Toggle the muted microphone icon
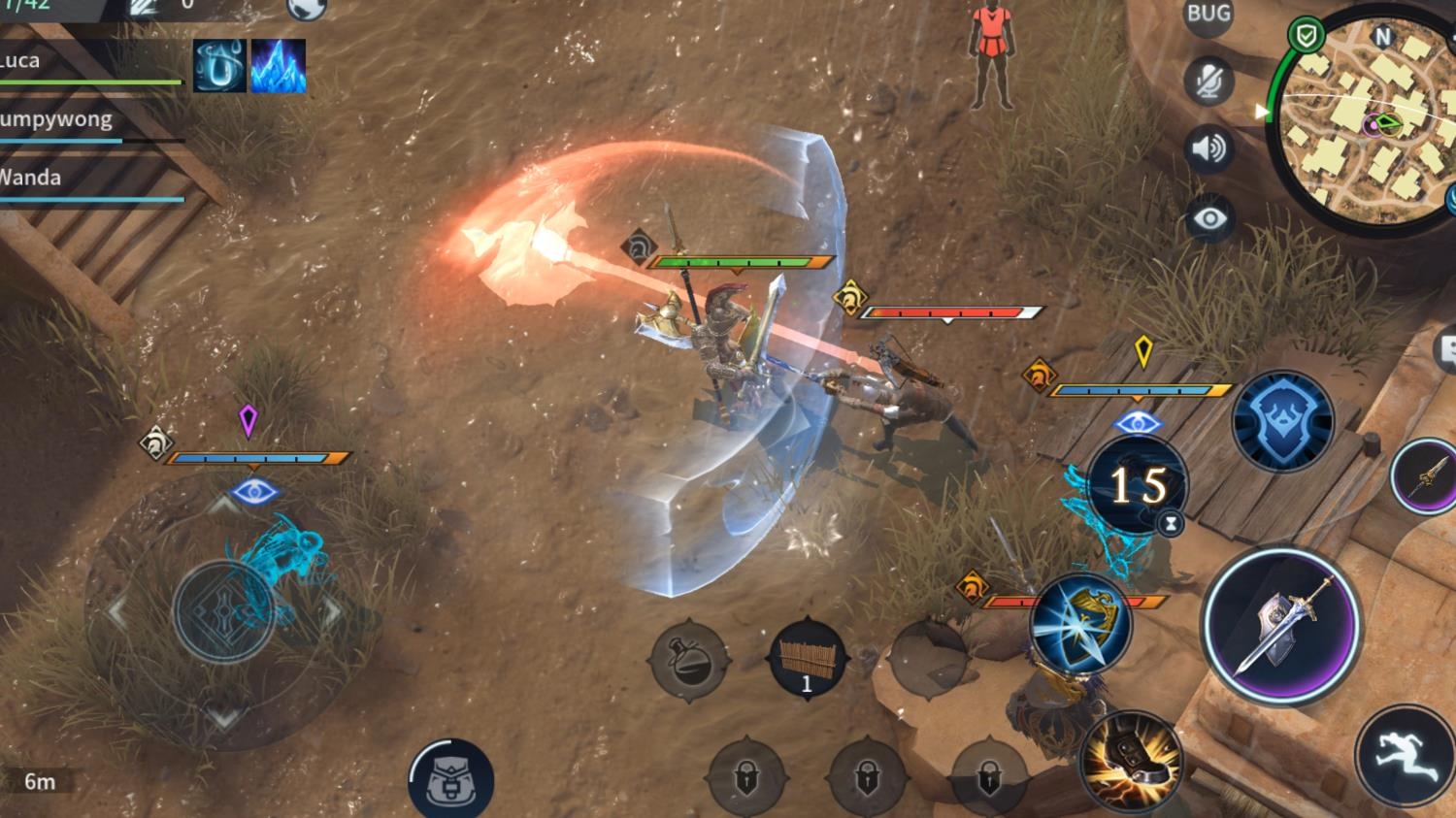Viewport: 1456px width, 818px height. pyautogui.click(x=1208, y=81)
